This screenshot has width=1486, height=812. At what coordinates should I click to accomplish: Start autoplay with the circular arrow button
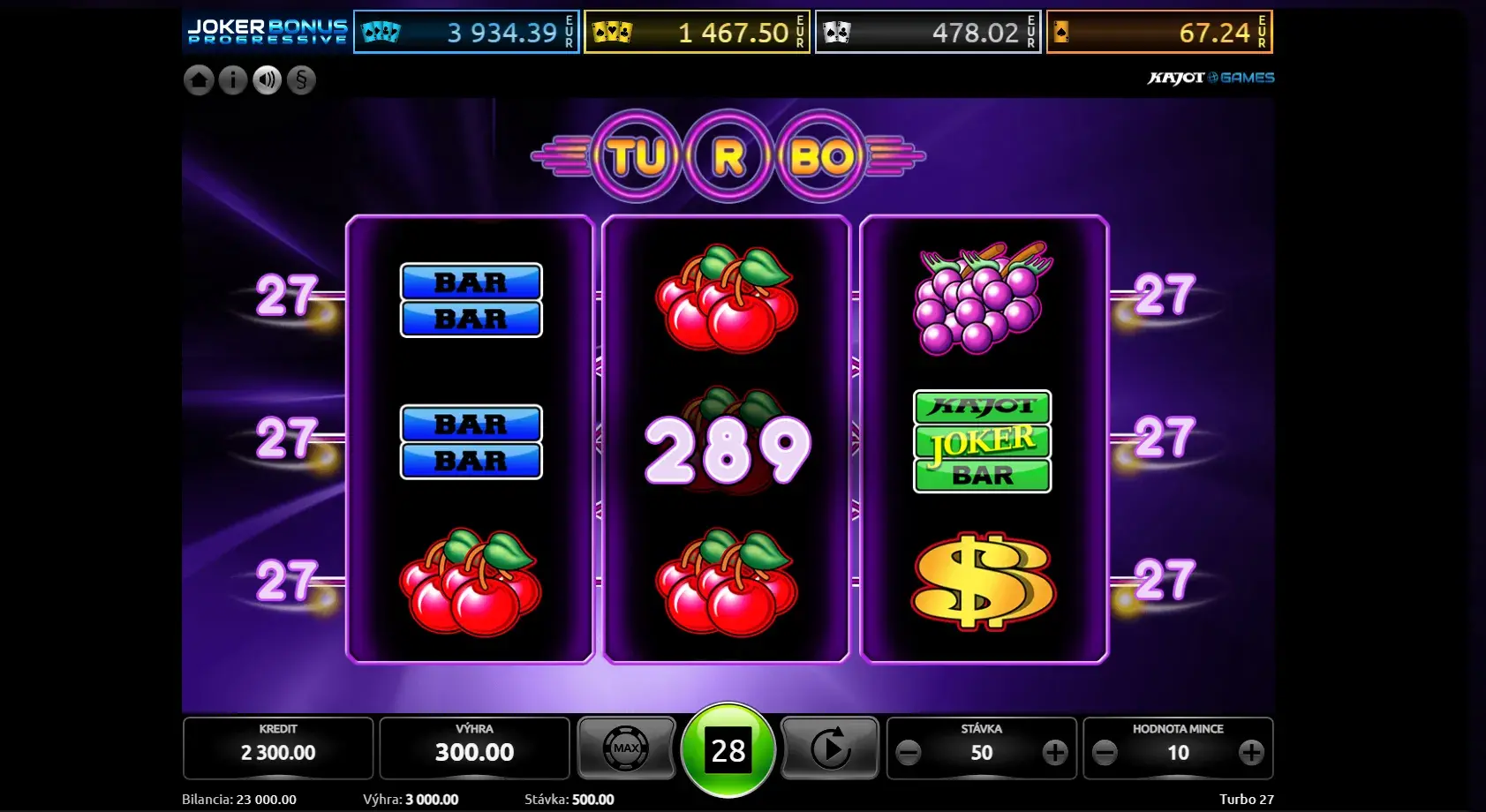click(x=830, y=748)
